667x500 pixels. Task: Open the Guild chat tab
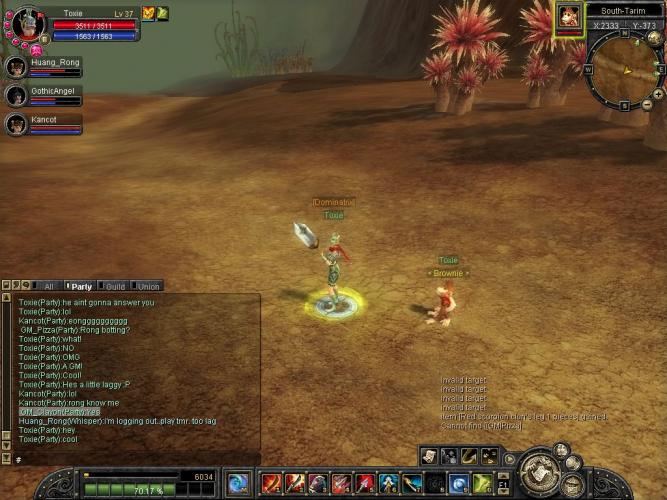(114, 286)
